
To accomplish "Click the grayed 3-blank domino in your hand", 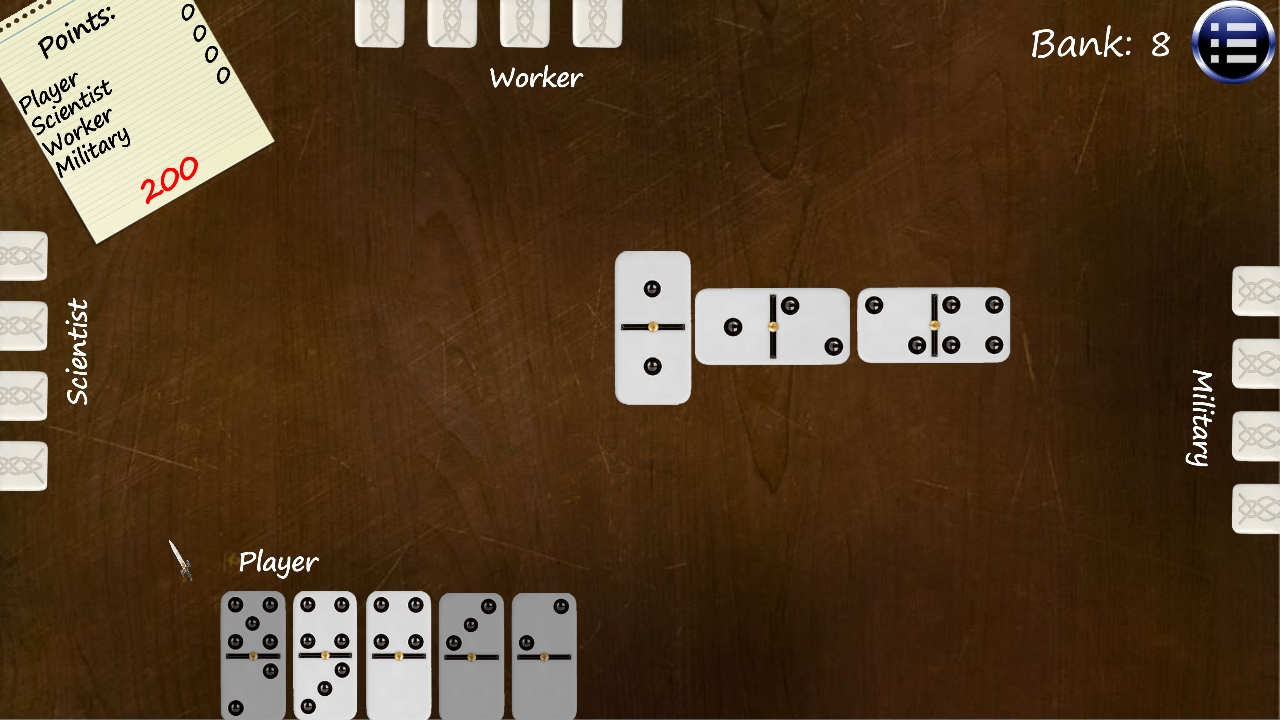I will pyautogui.click(x=471, y=655).
